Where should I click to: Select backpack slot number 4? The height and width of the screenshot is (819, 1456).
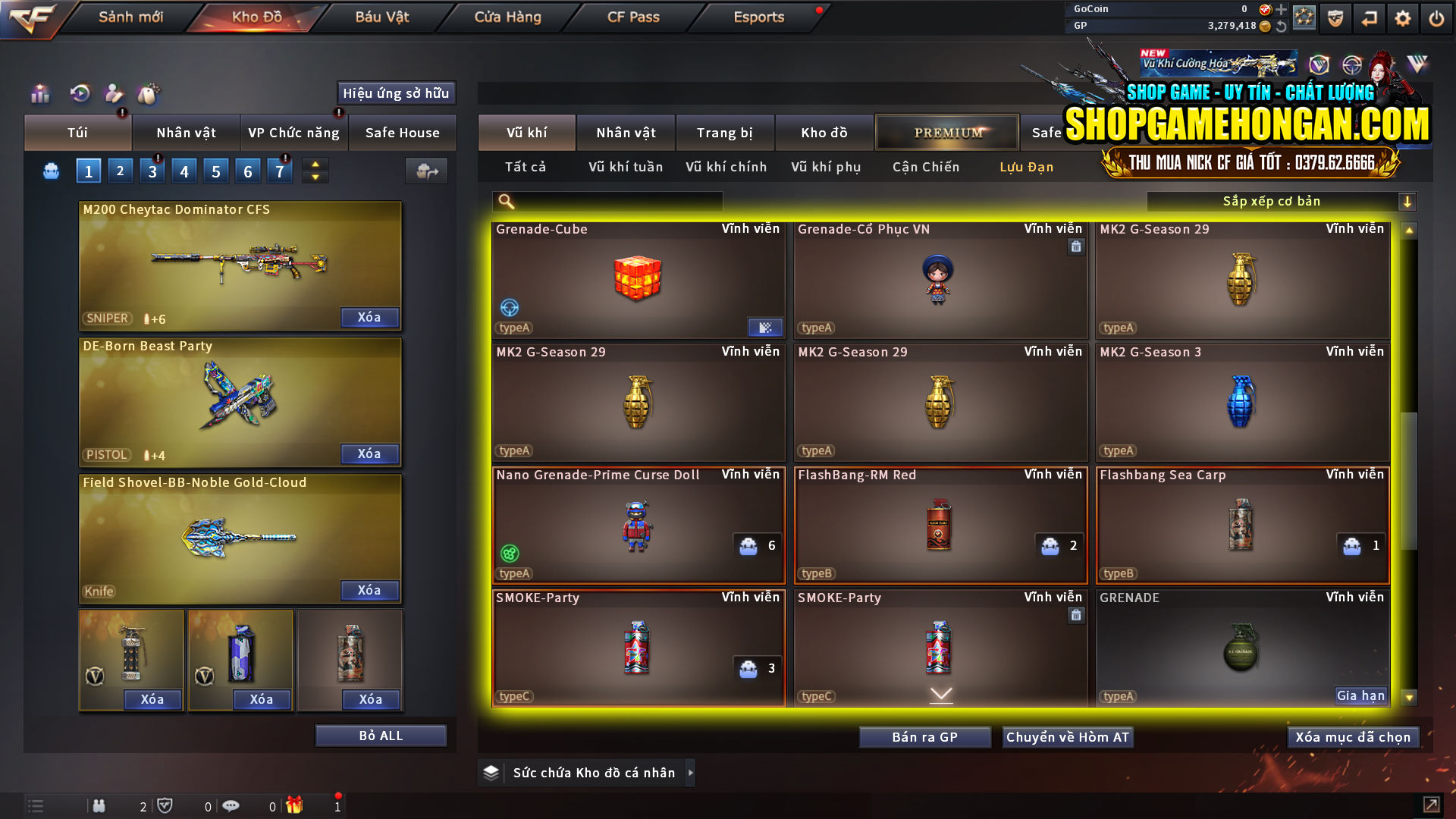click(184, 170)
